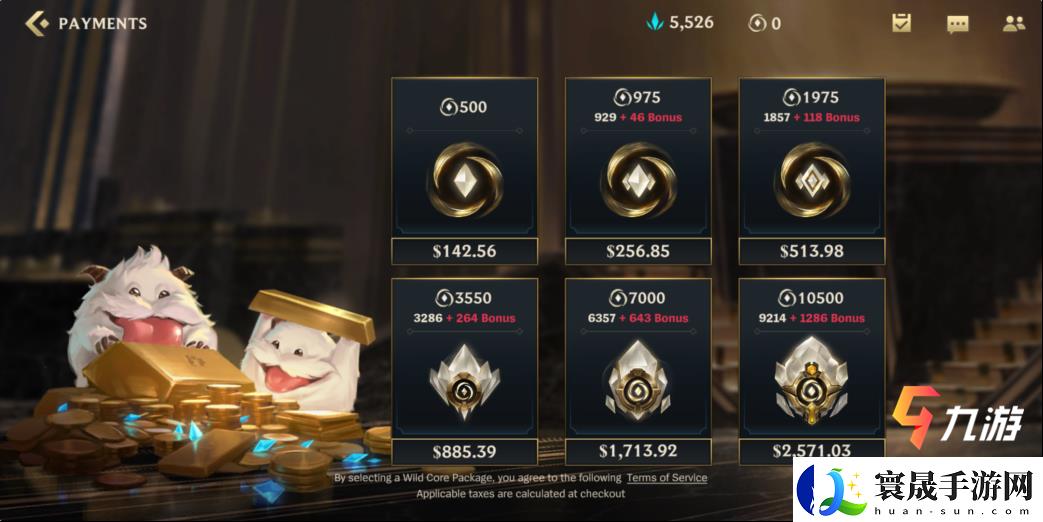
Task: Open the missions checklist icon
Action: point(902,23)
